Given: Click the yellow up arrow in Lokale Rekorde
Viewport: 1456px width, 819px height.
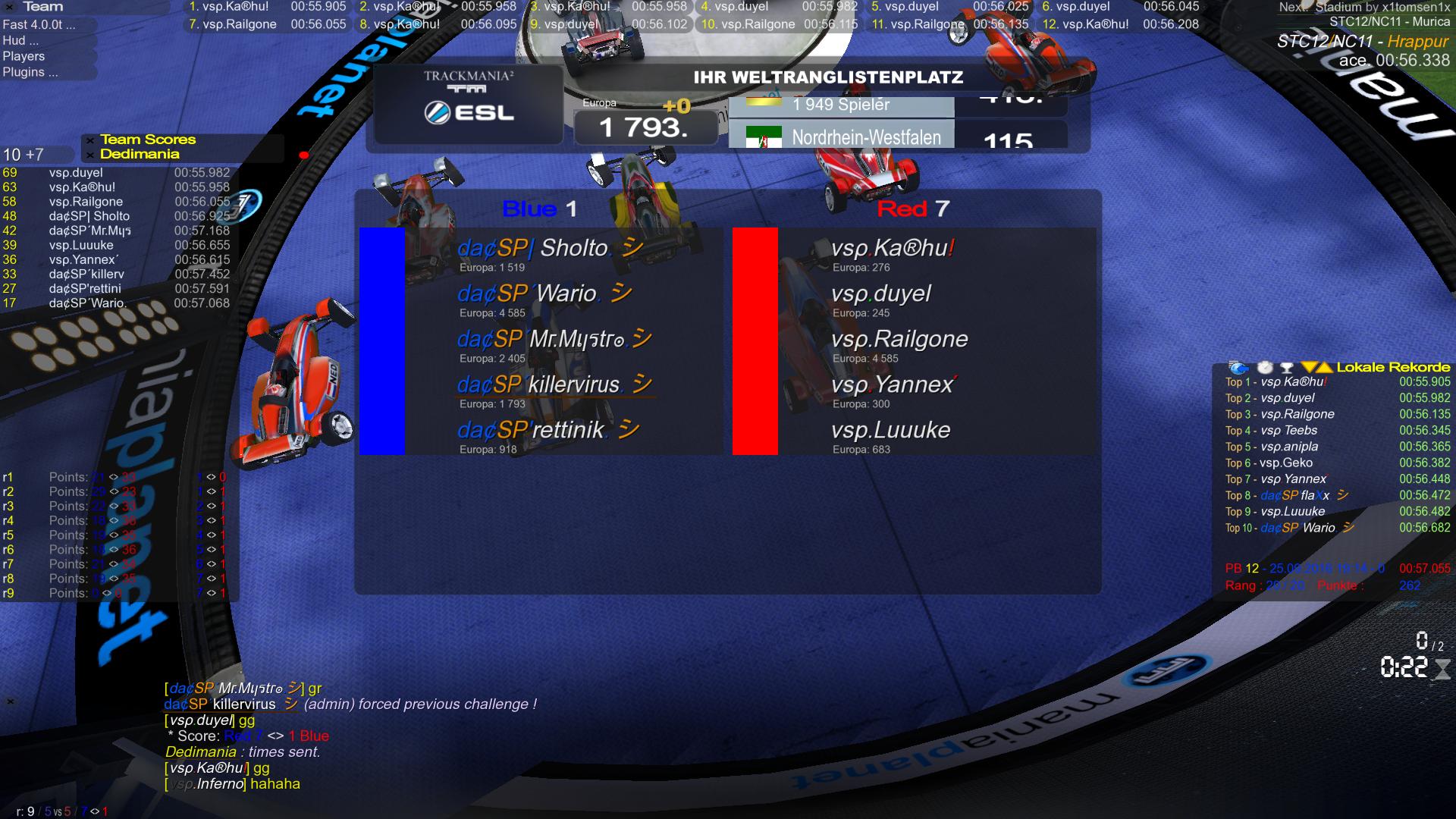Looking at the screenshot, I should point(1323,368).
